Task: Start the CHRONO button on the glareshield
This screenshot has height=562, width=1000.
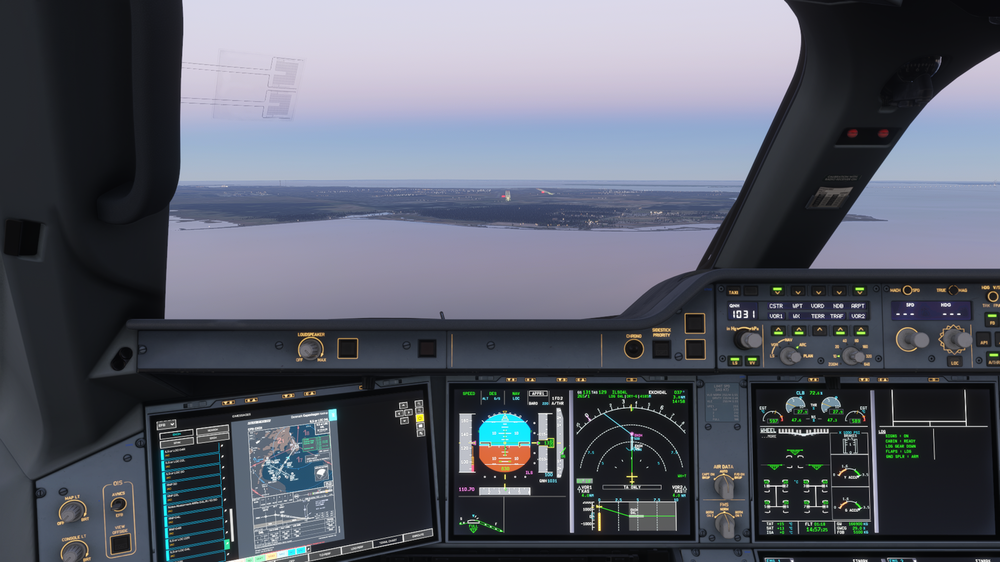Action: [x=633, y=348]
